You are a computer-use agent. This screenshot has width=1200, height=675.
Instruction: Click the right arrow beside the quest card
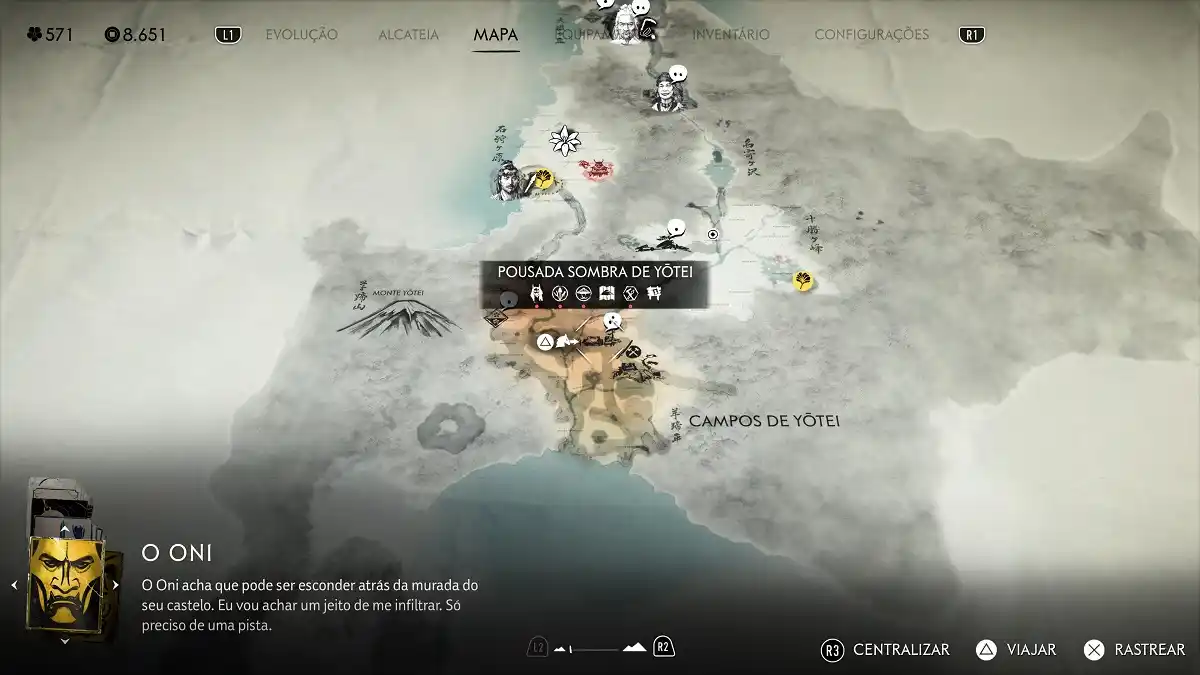click(117, 585)
